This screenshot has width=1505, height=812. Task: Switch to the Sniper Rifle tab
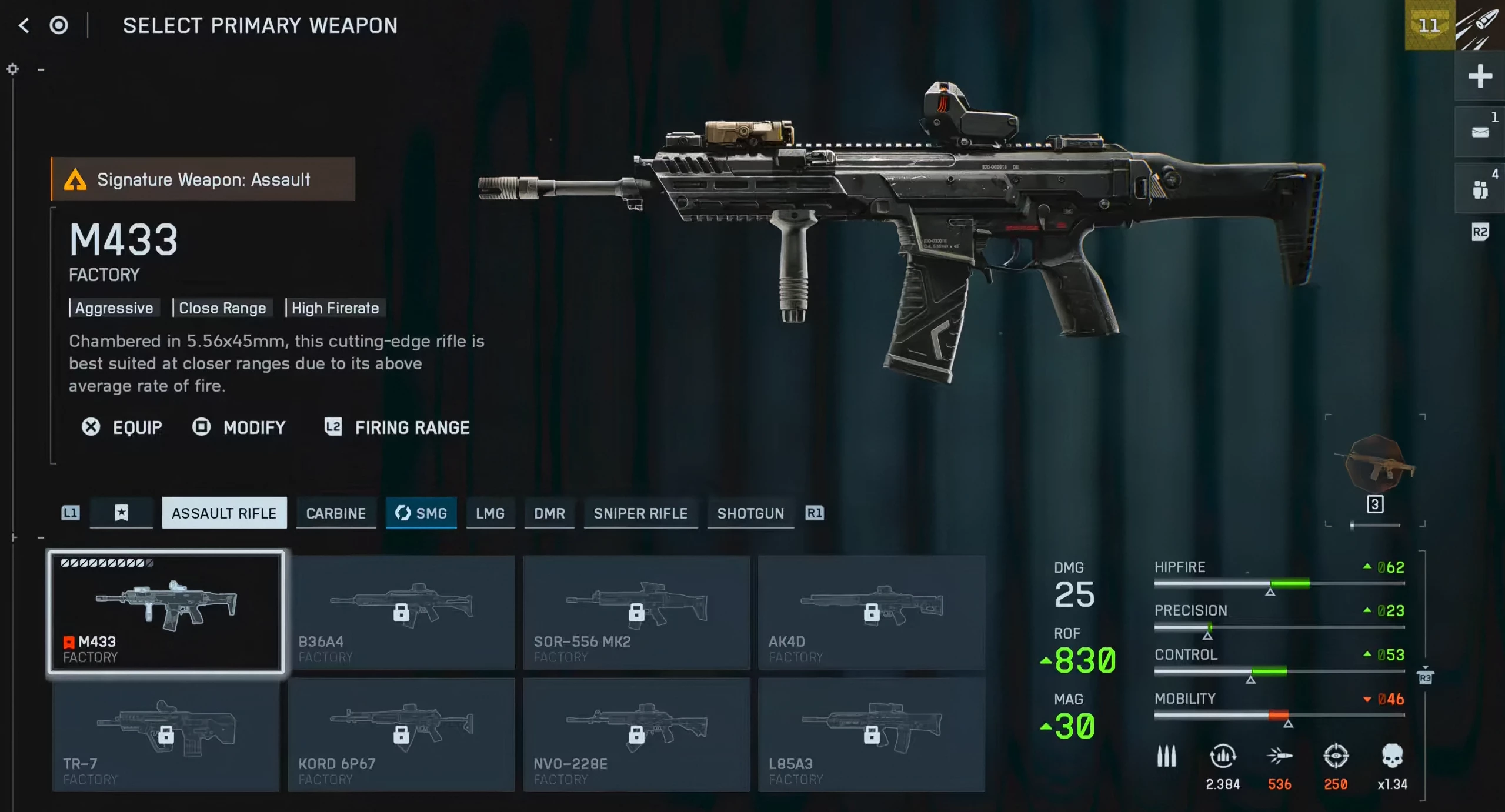[x=640, y=513]
